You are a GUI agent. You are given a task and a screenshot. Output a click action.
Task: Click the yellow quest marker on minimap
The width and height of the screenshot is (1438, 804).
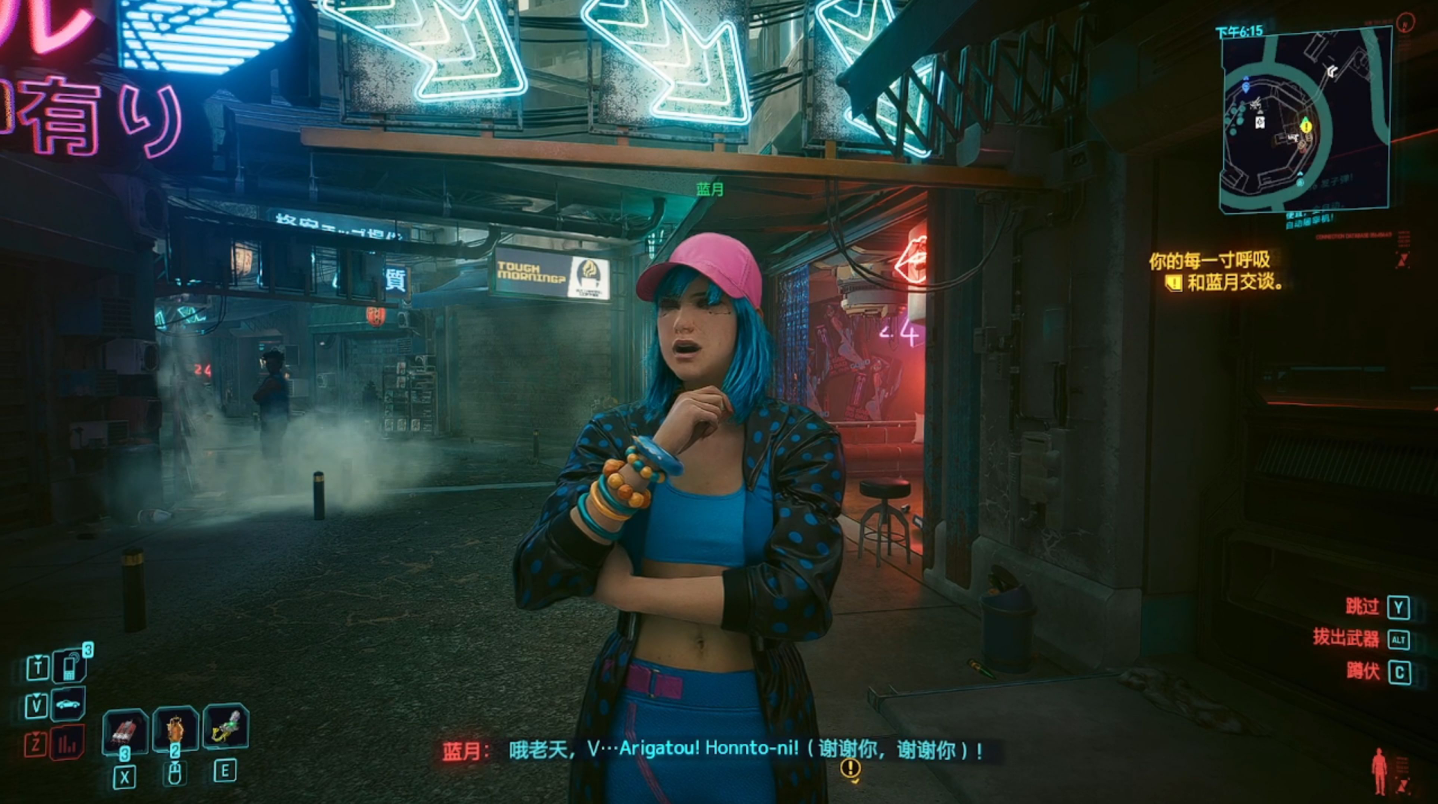click(x=1305, y=125)
